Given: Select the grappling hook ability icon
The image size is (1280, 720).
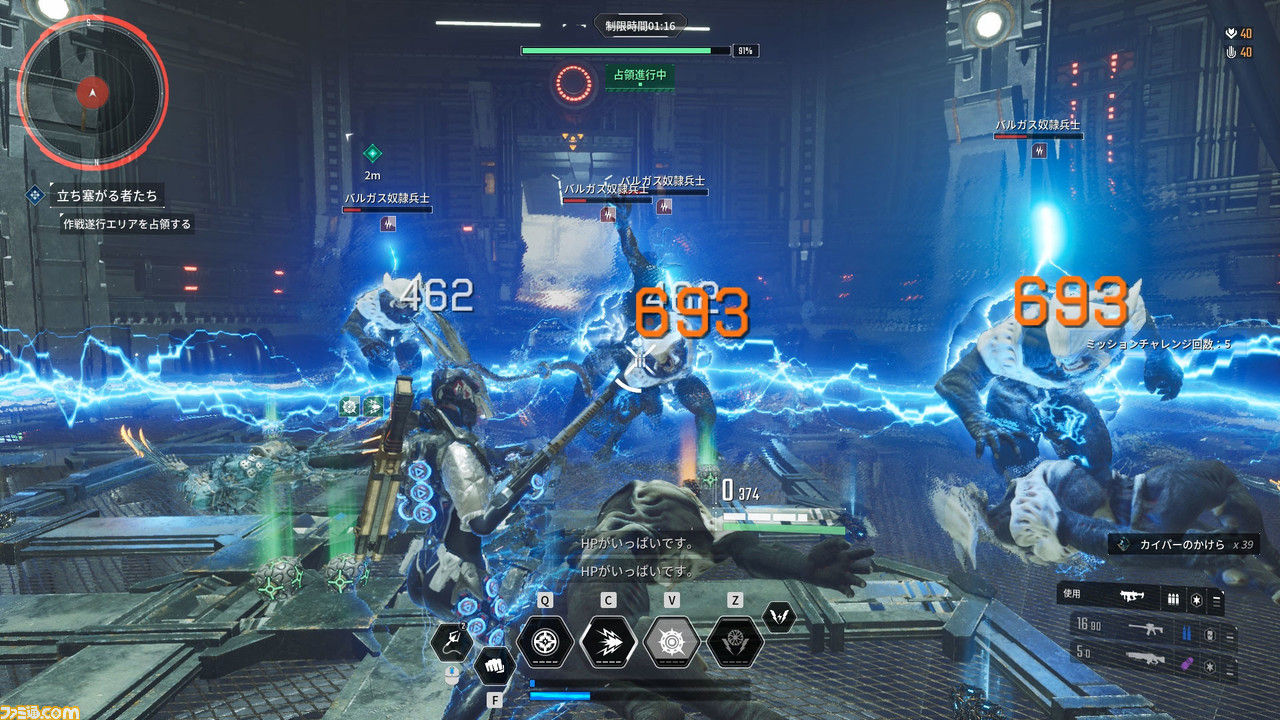Looking at the screenshot, I should [x=453, y=641].
